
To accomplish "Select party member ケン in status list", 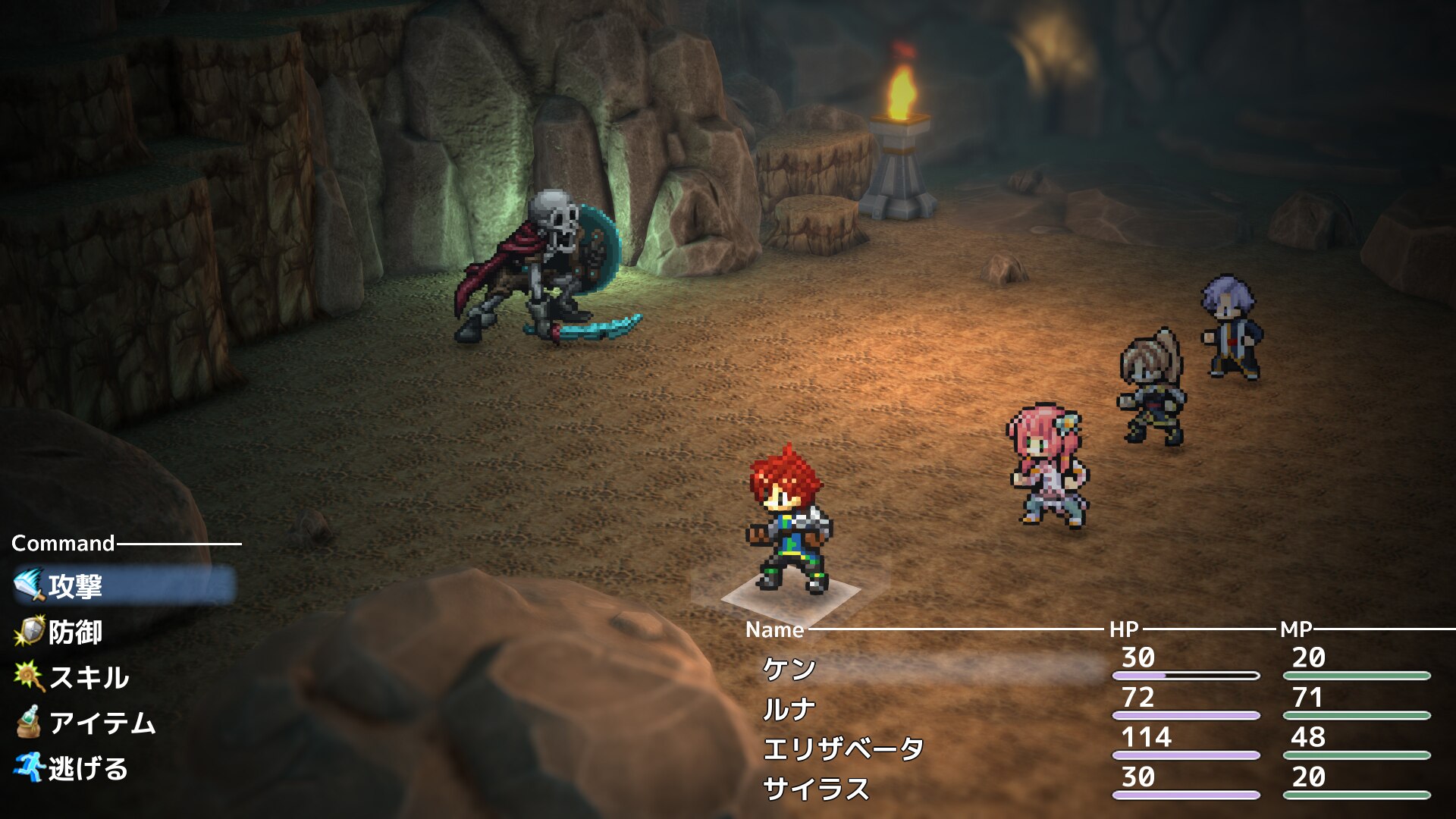I will pos(789,669).
